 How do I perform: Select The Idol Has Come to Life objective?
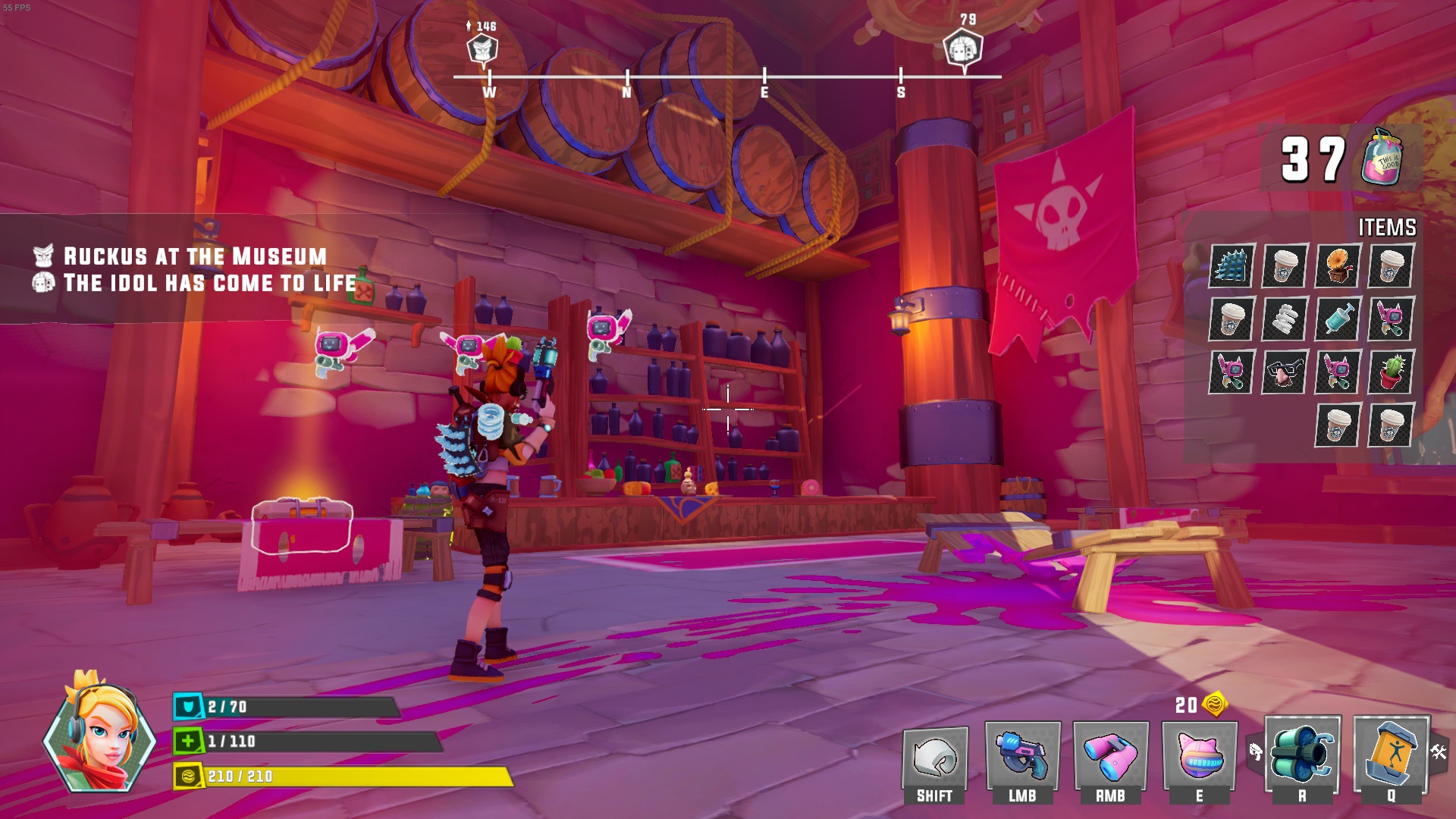pyautogui.click(x=209, y=284)
